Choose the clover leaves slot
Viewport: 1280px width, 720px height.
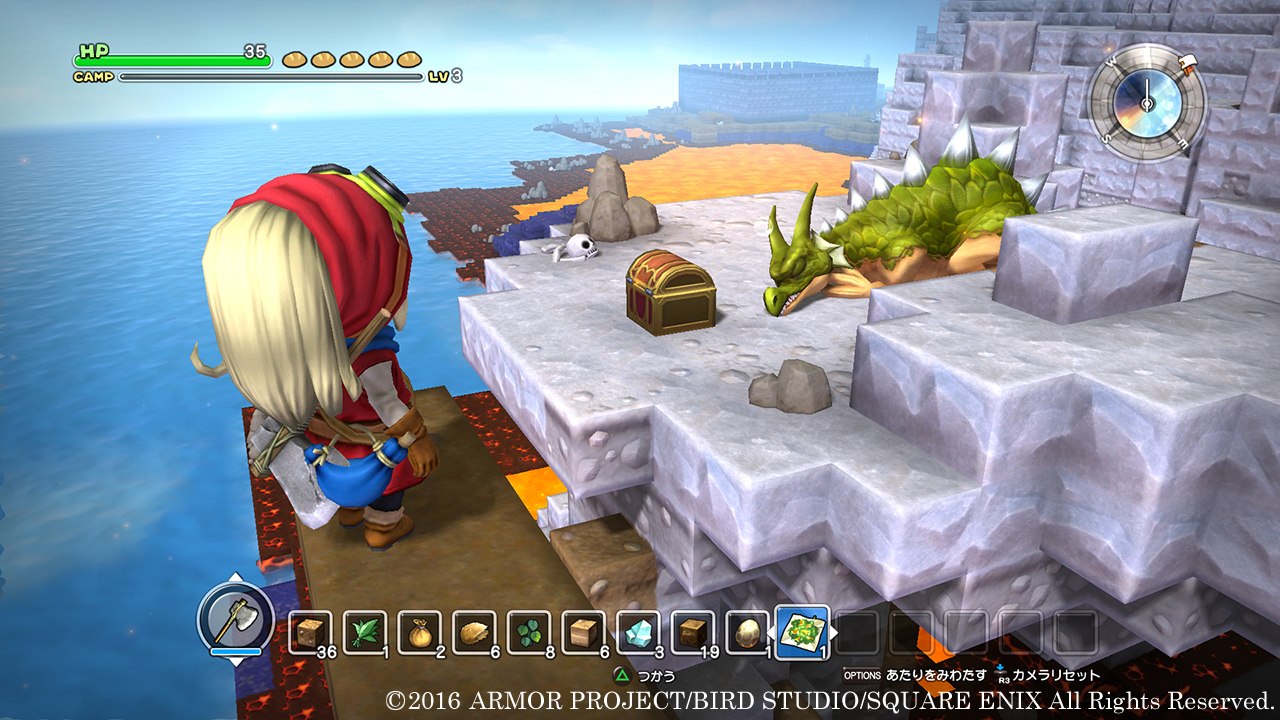tap(528, 633)
